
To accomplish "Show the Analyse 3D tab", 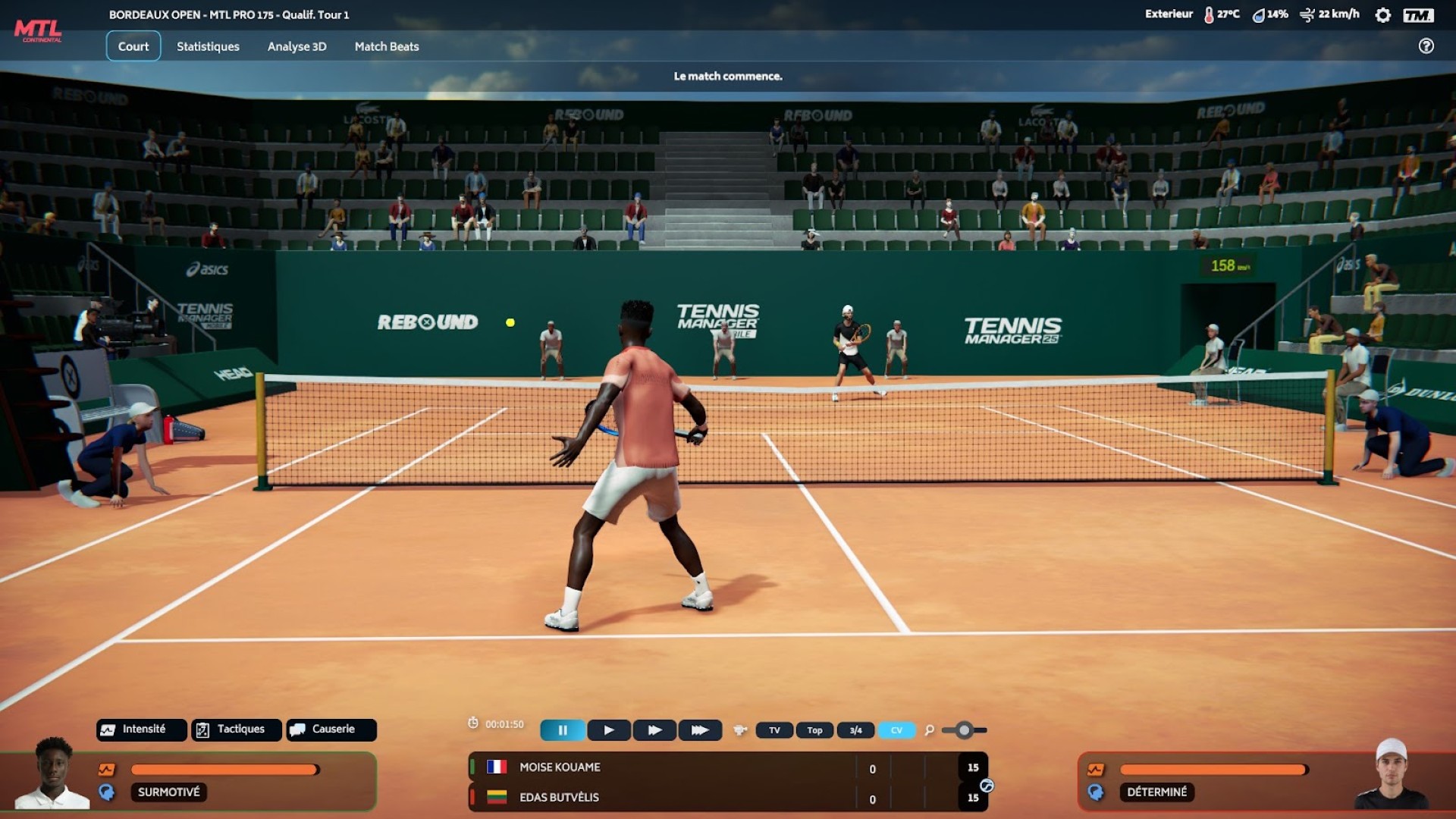I will click(297, 46).
